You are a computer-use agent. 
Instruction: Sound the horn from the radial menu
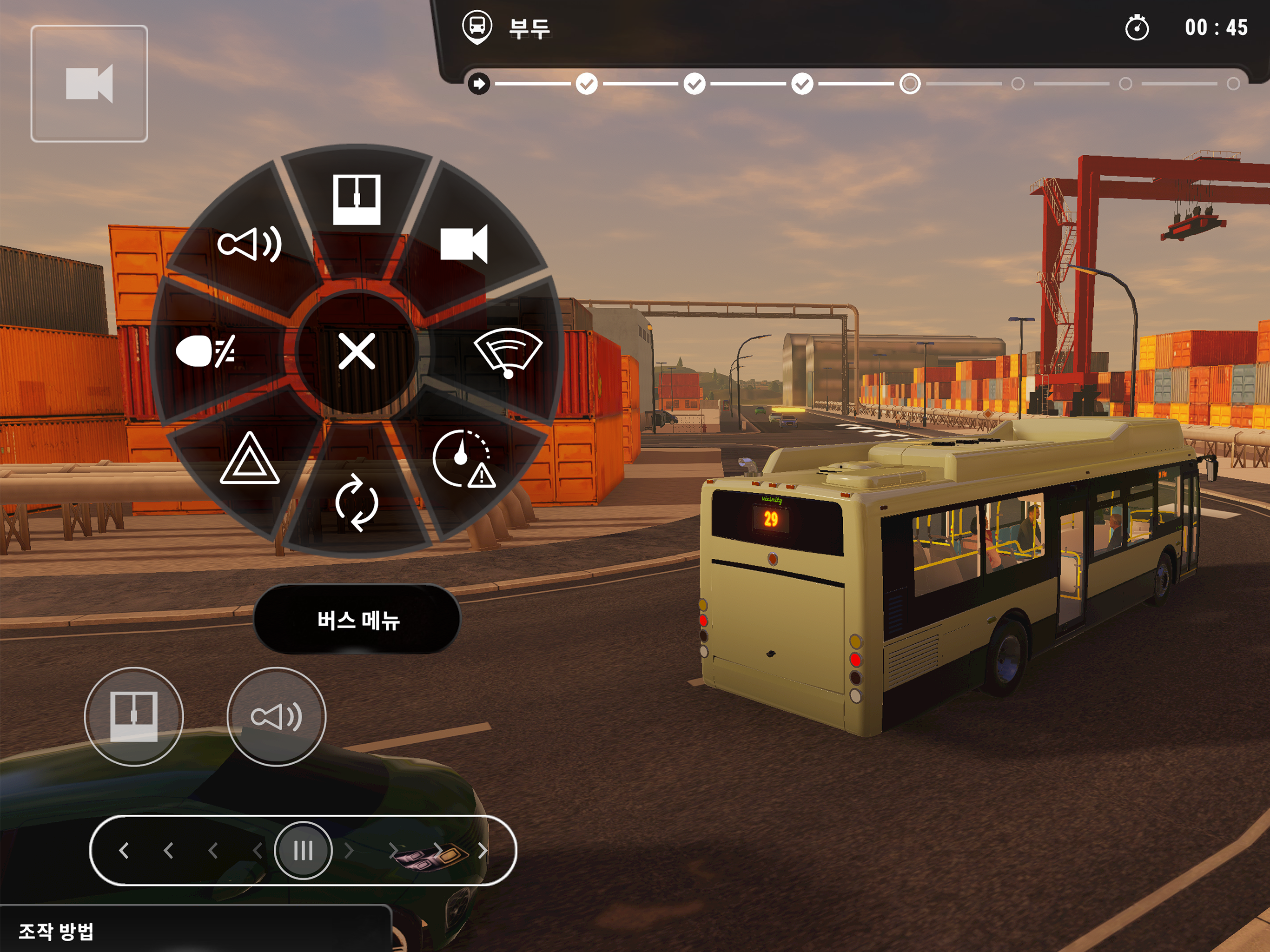[x=250, y=244]
